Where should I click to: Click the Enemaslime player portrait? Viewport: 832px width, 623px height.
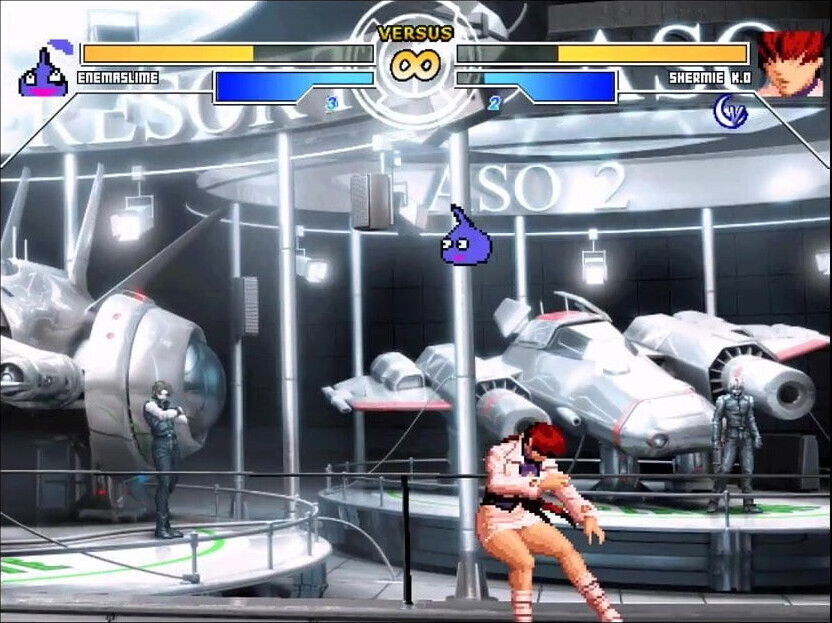tap(43, 72)
